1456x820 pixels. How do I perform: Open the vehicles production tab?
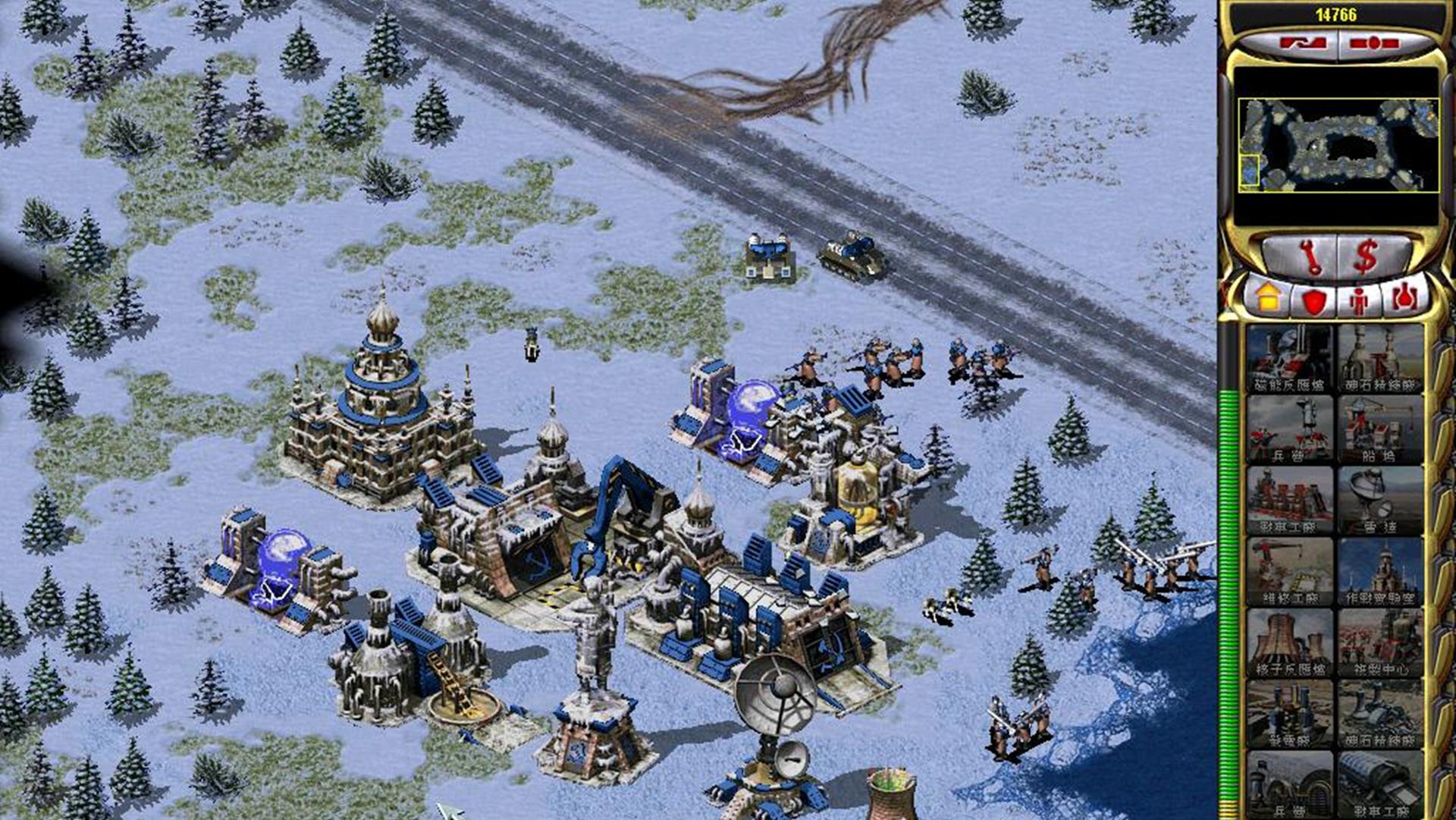[1404, 298]
